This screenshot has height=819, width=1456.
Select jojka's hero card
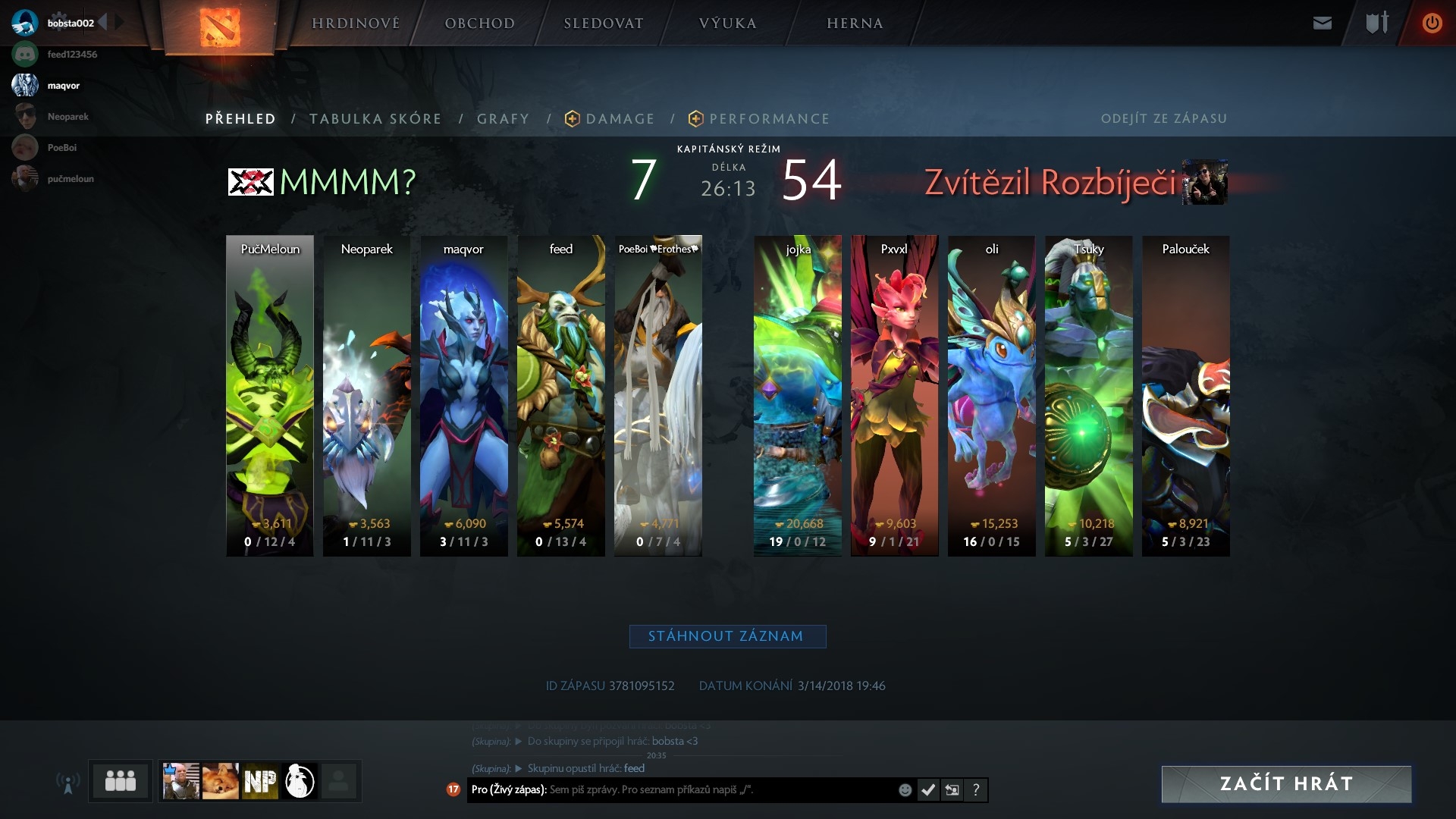pyautogui.click(x=798, y=395)
